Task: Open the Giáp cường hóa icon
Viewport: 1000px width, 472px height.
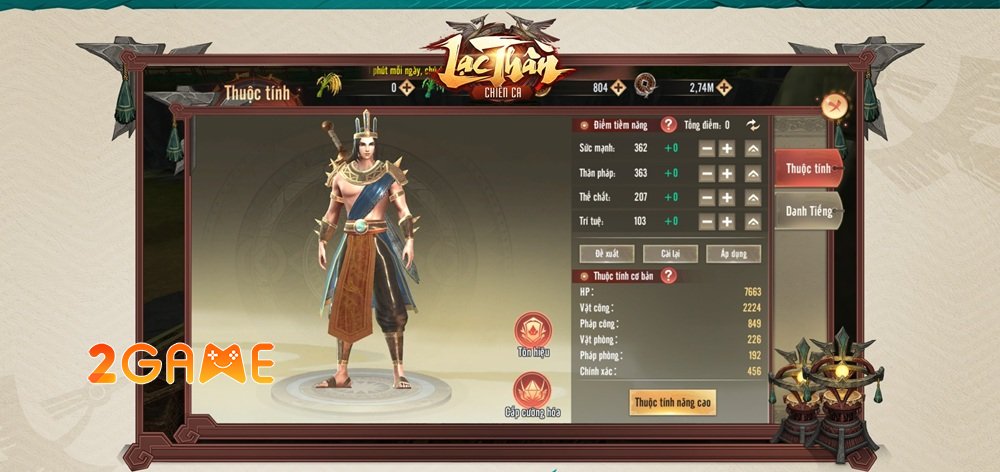Action: pyautogui.click(x=532, y=391)
